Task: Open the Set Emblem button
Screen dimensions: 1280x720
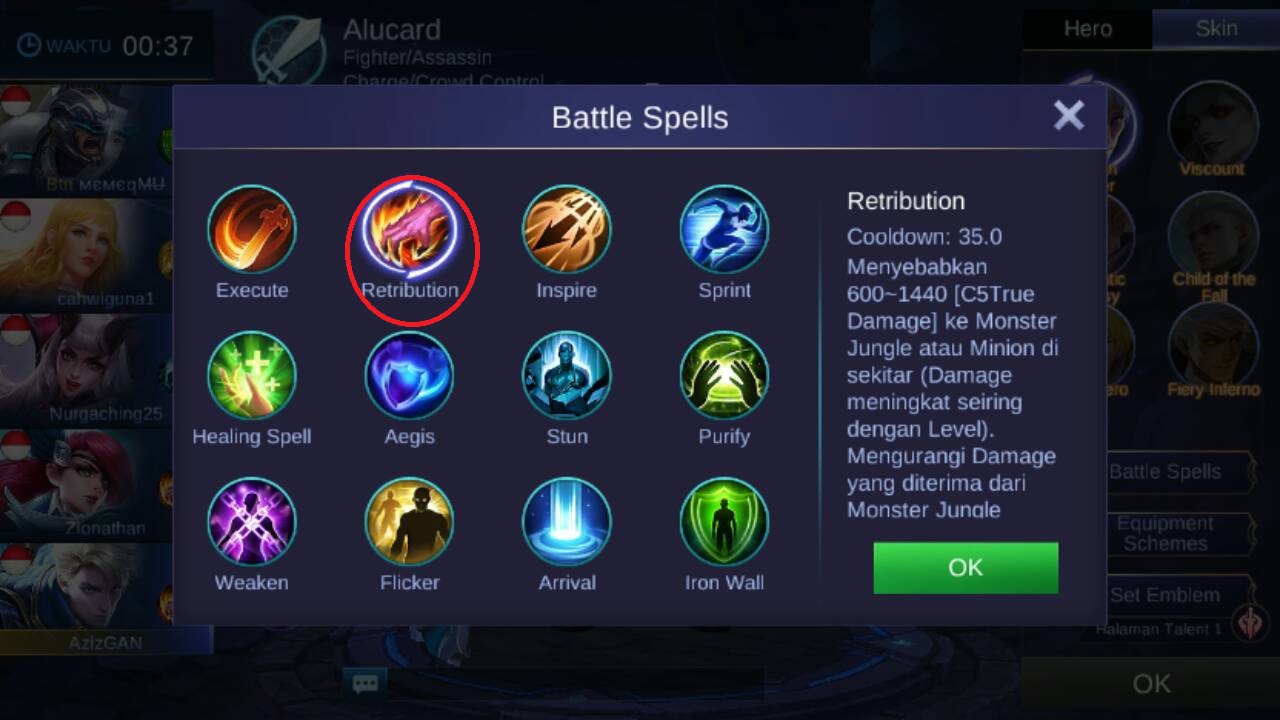Action: (x=1166, y=595)
